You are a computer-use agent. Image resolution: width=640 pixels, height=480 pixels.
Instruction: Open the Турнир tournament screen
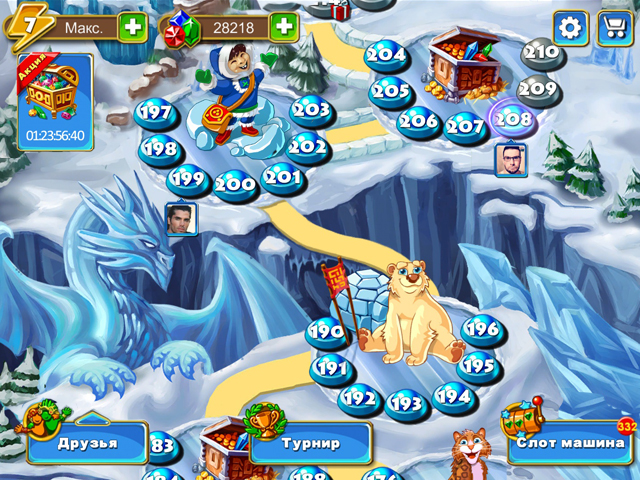click(x=310, y=443)
